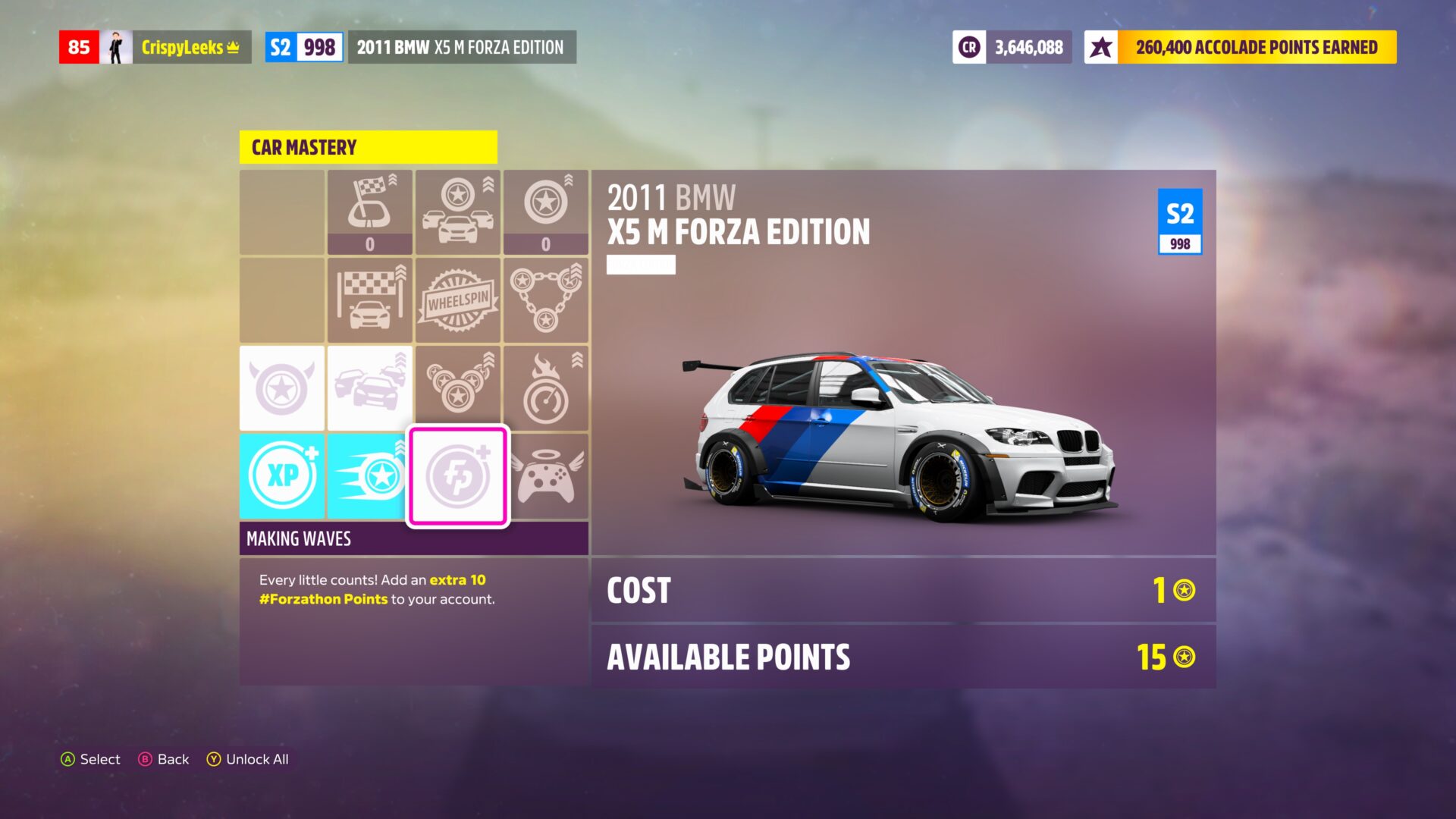Choose the cyan speeding star perk icon
The width and height of the screenshot is (1456, 819).
pos(370,476)
